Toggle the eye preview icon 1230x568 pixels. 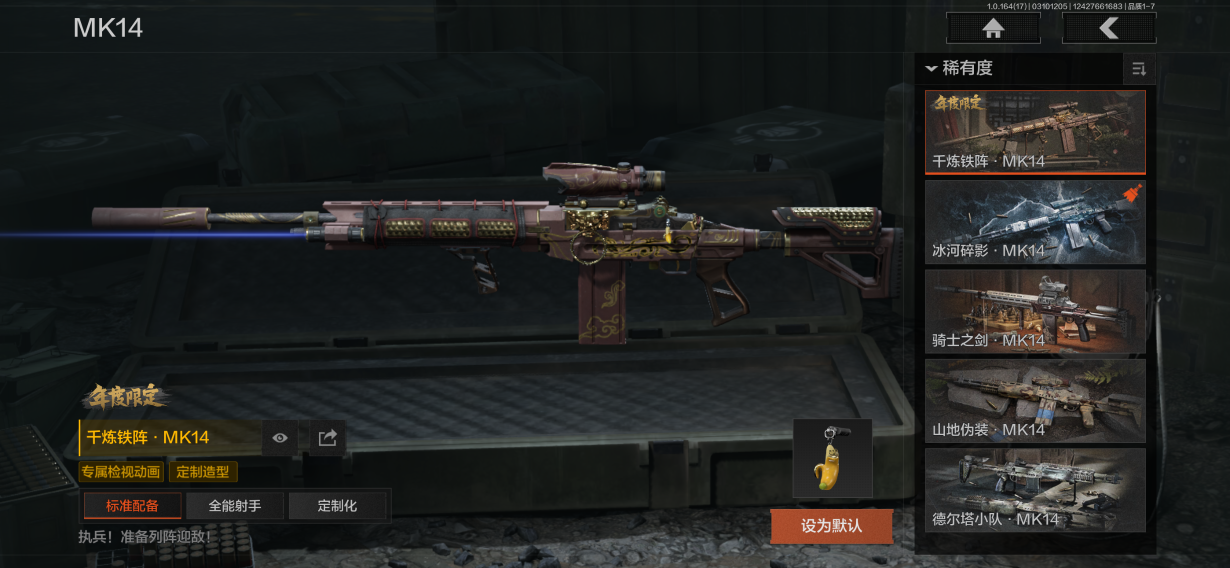[x=280, y=438]
